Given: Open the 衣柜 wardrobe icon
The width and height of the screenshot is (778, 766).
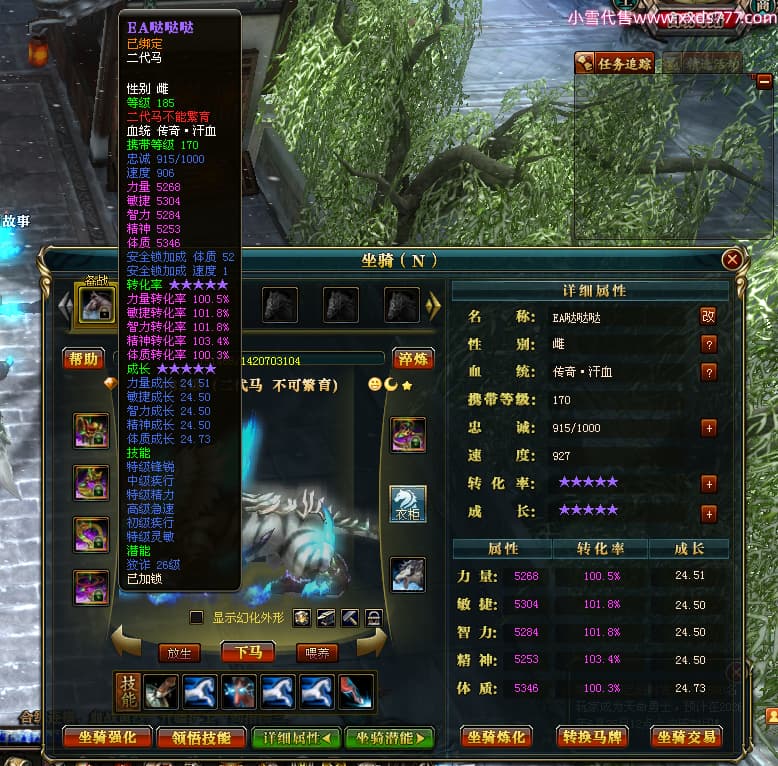Looking at the screenshot, I should pos(408,504).
